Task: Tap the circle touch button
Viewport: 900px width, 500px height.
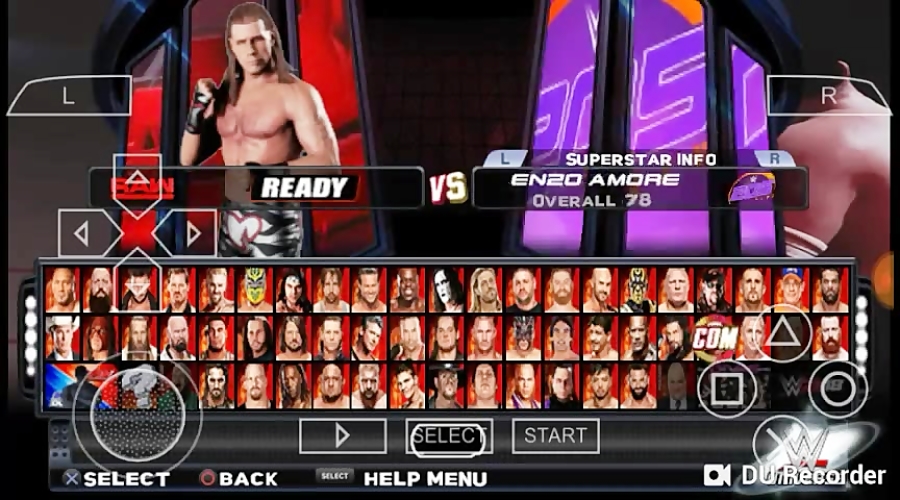Action: 838,388
